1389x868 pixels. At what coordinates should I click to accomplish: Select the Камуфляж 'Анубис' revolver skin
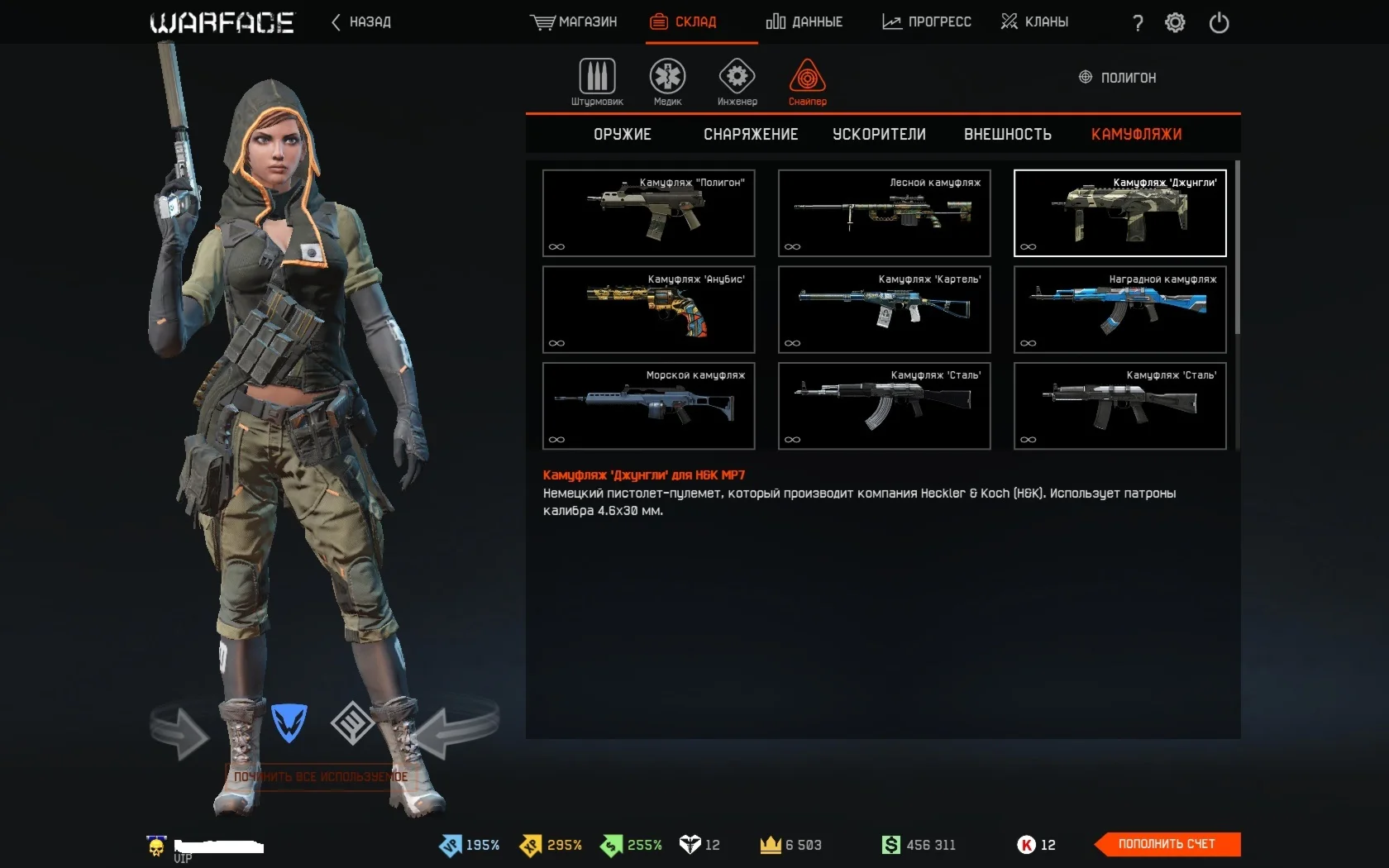[648, 310]
